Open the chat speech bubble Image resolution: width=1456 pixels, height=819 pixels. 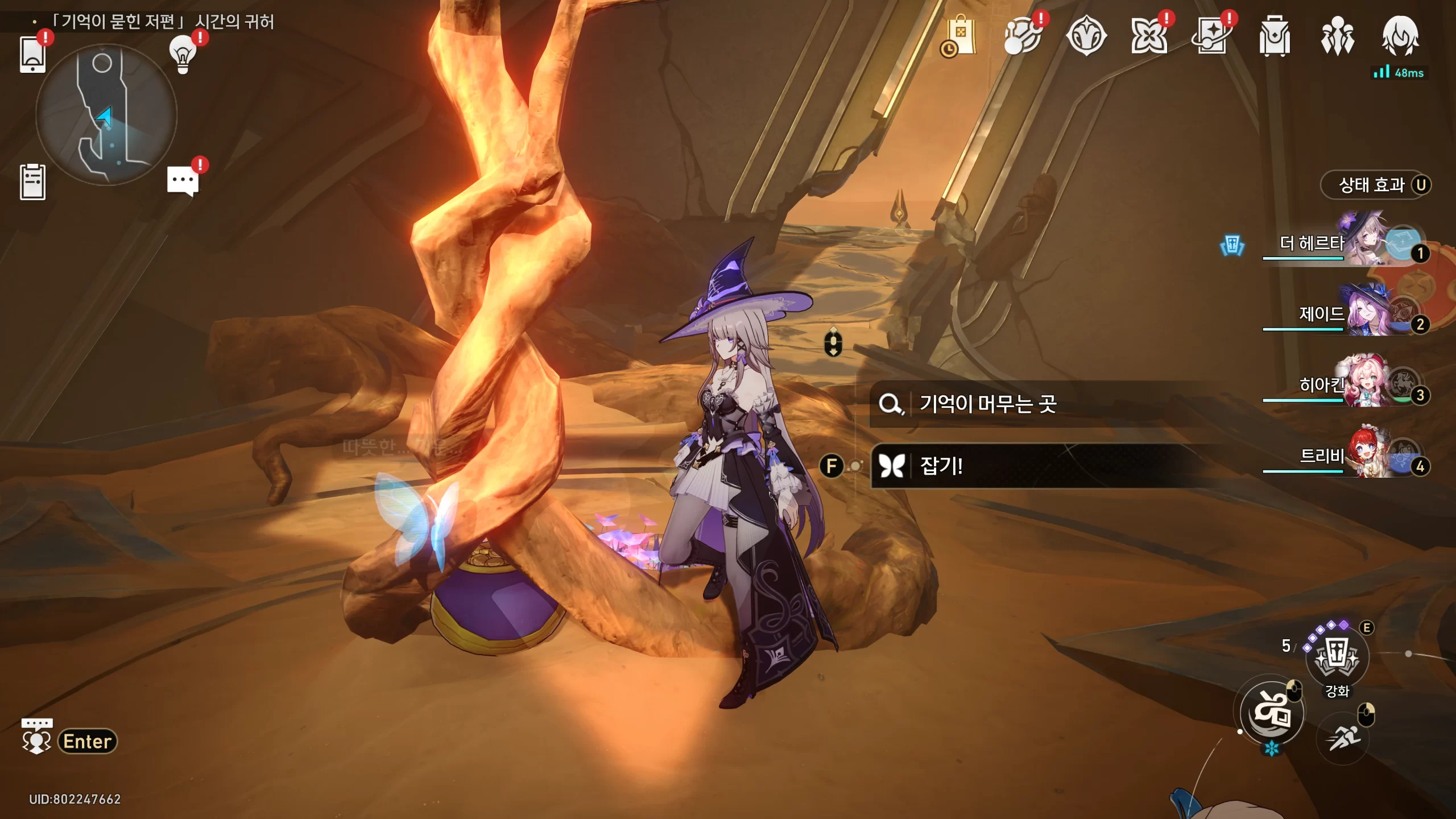coord(183,181)
